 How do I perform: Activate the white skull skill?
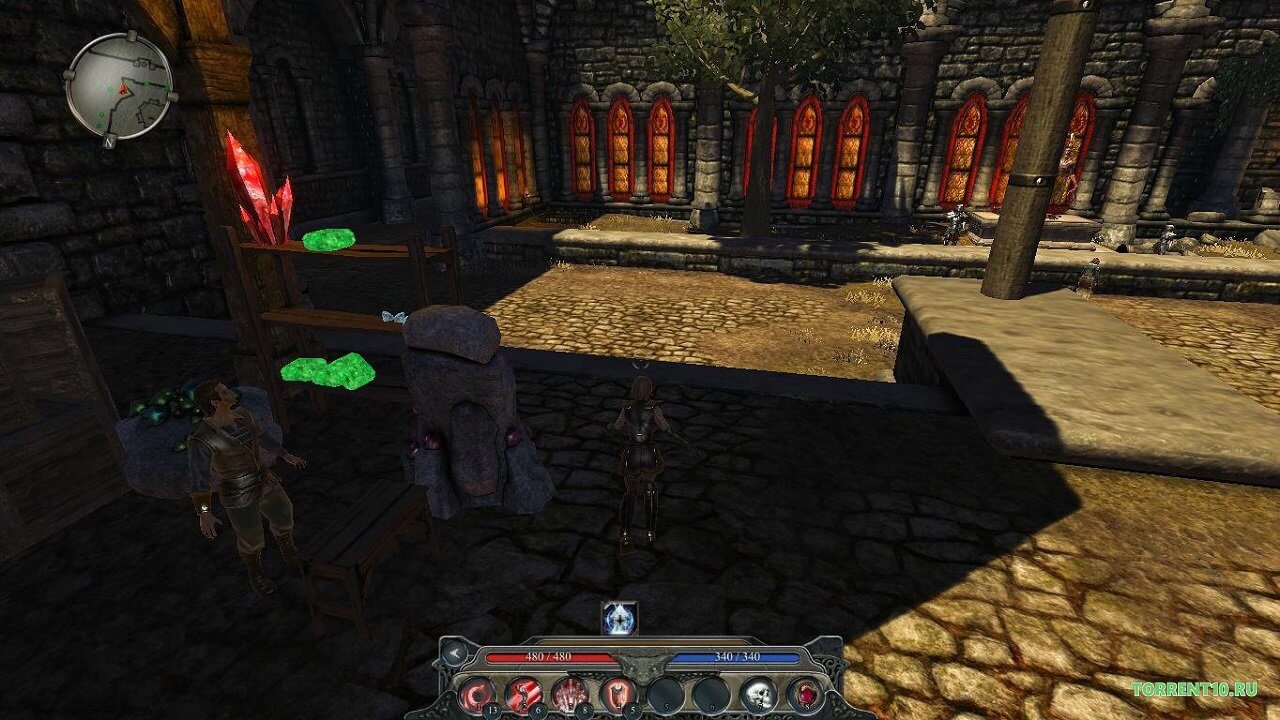pyautogui.click(x=758, y=693)
